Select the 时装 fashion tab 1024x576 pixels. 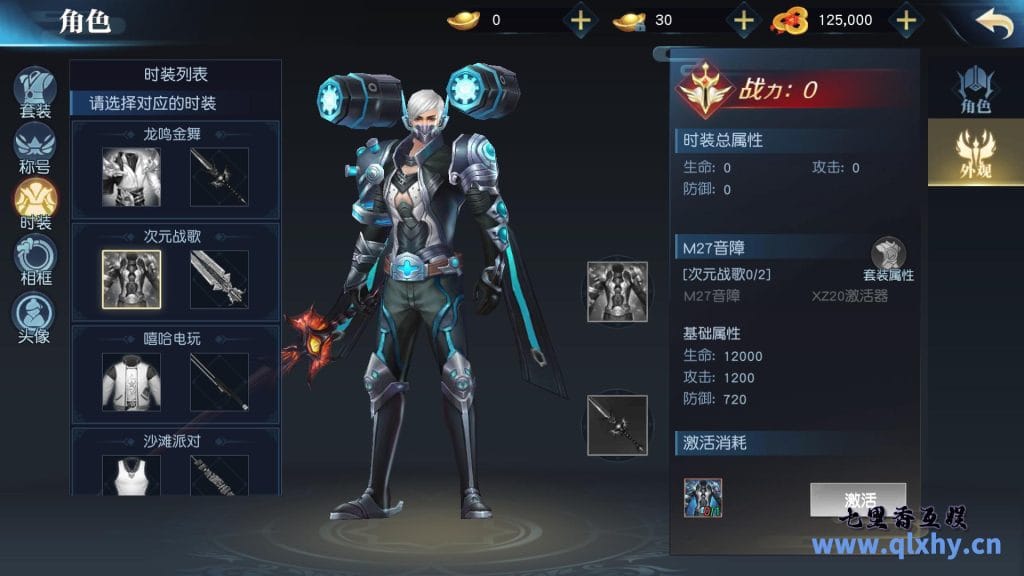tap(35, 203)
